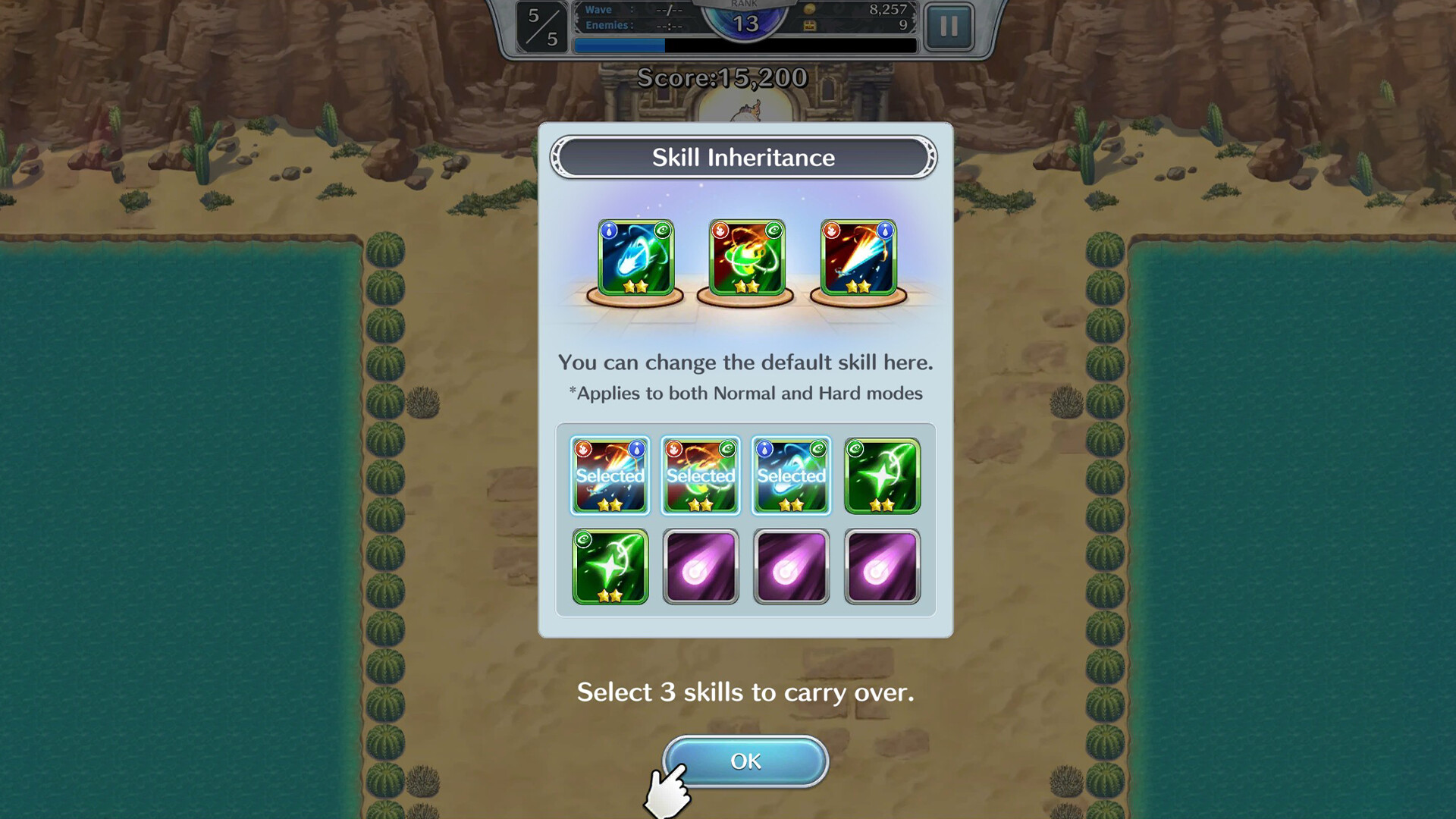Select the middle purple comet skill icon
The width and height of the screenshot is (1456, 819).
[791, 566]
